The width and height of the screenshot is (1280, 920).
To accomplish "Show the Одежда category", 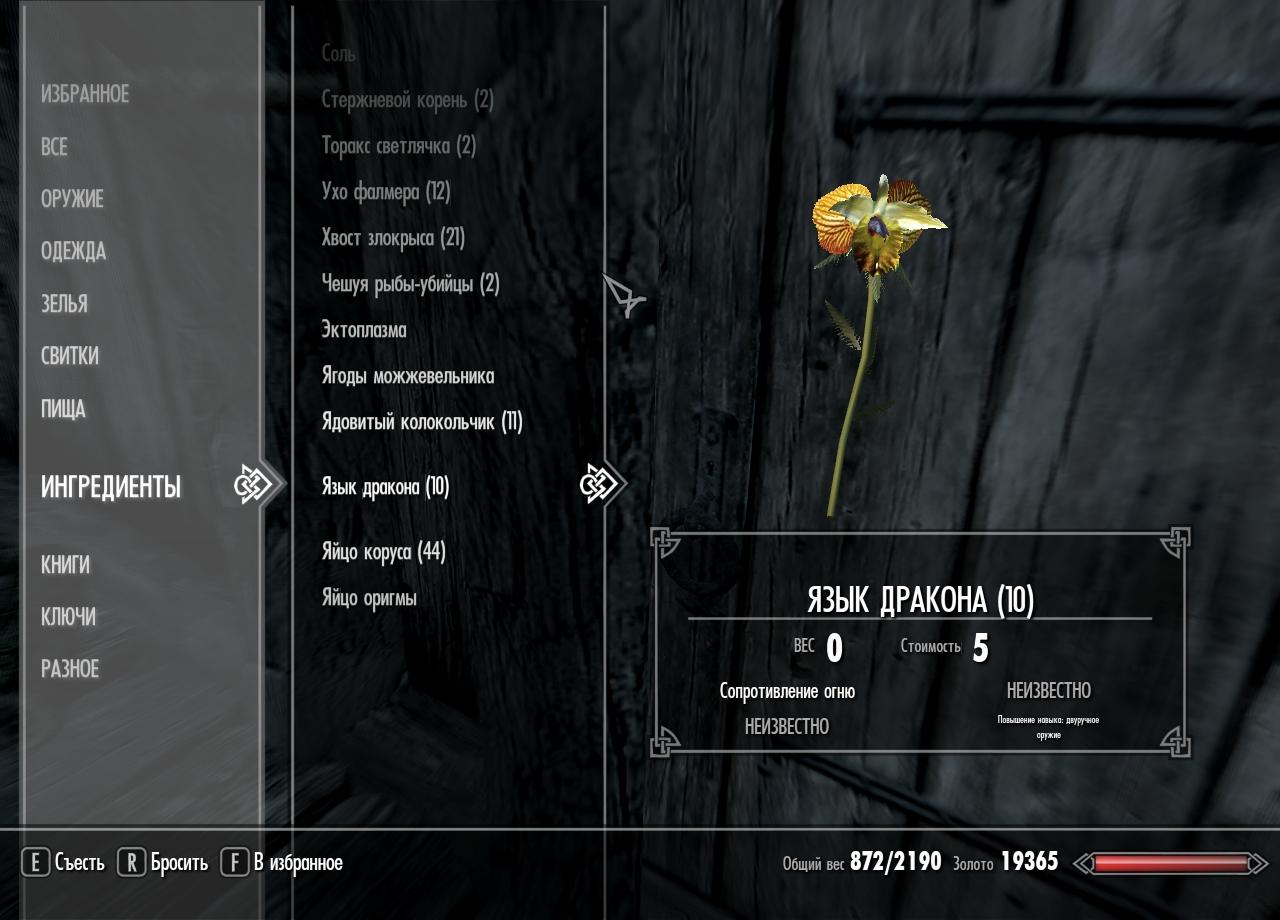I will click(x=73, y=251).
